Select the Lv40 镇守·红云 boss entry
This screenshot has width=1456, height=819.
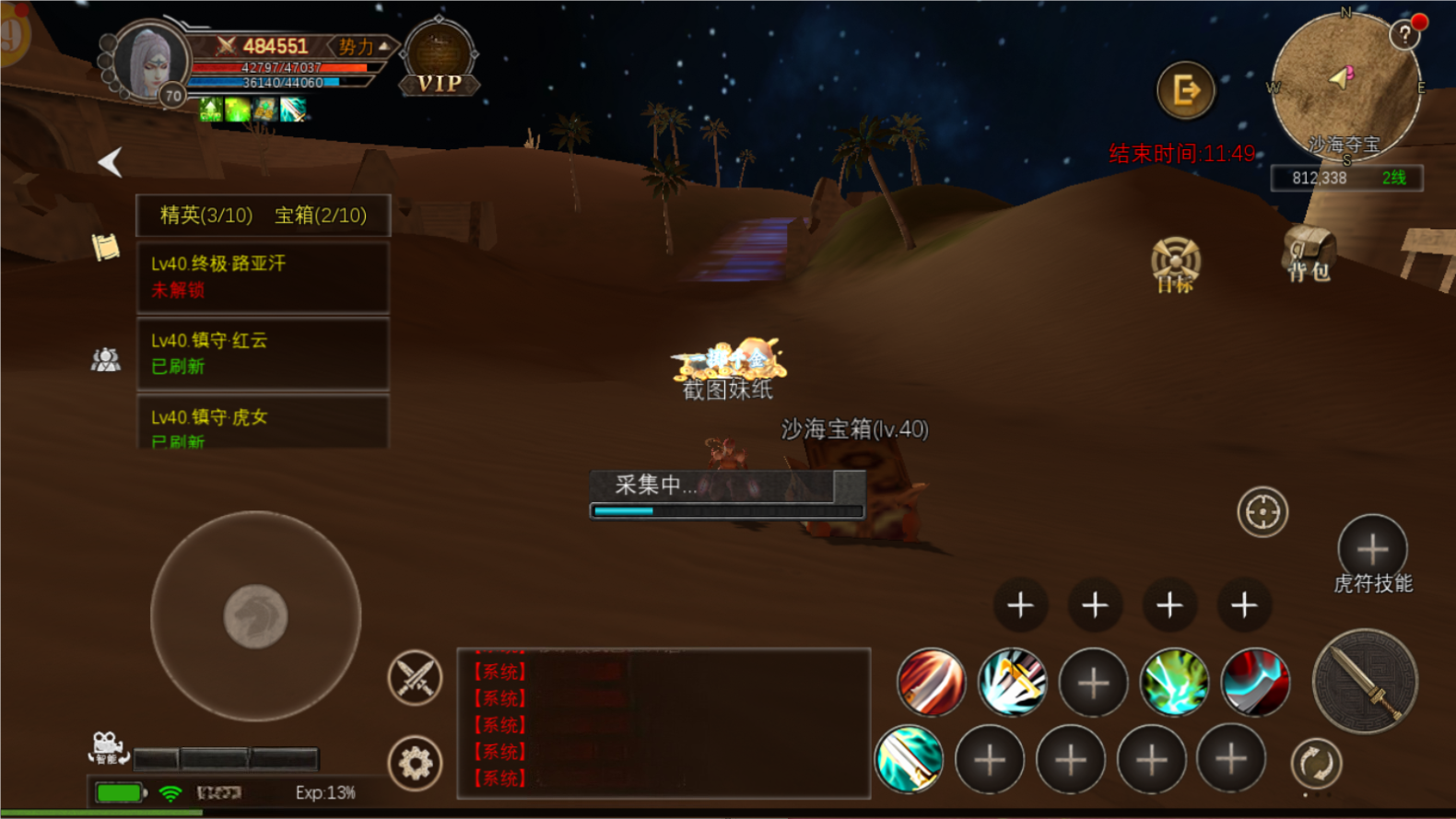click(263, 353)
